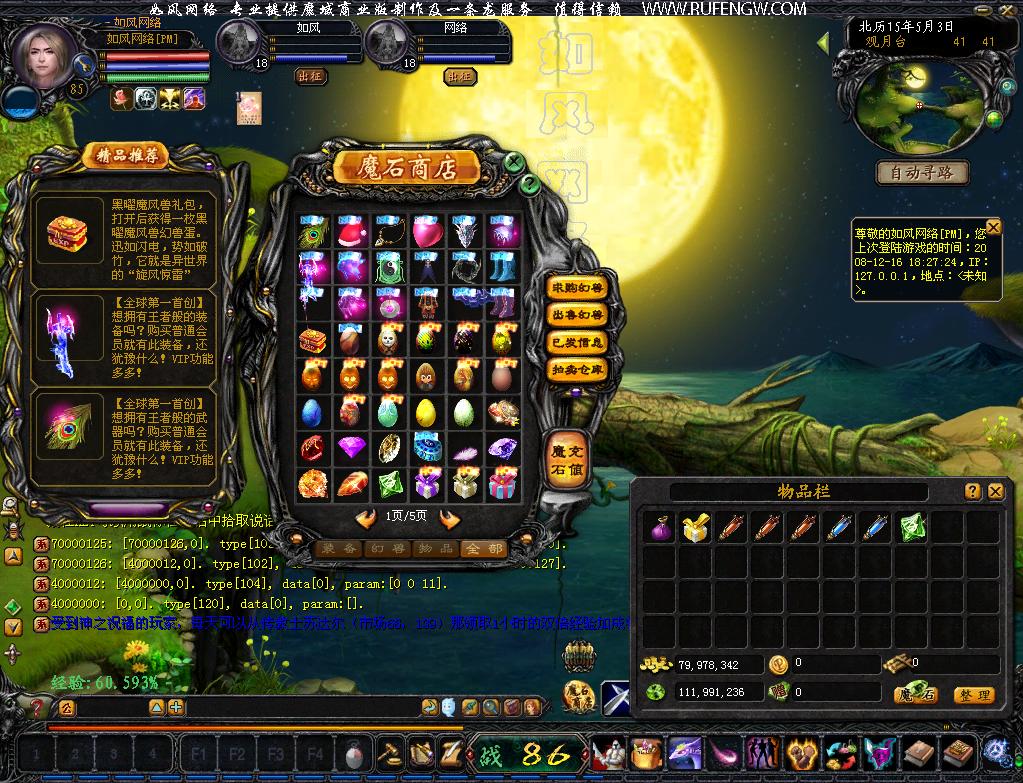Screen dimensions: 1023x783
Task: Open the 已发信息 sent messages
Action: pos(578,342)
